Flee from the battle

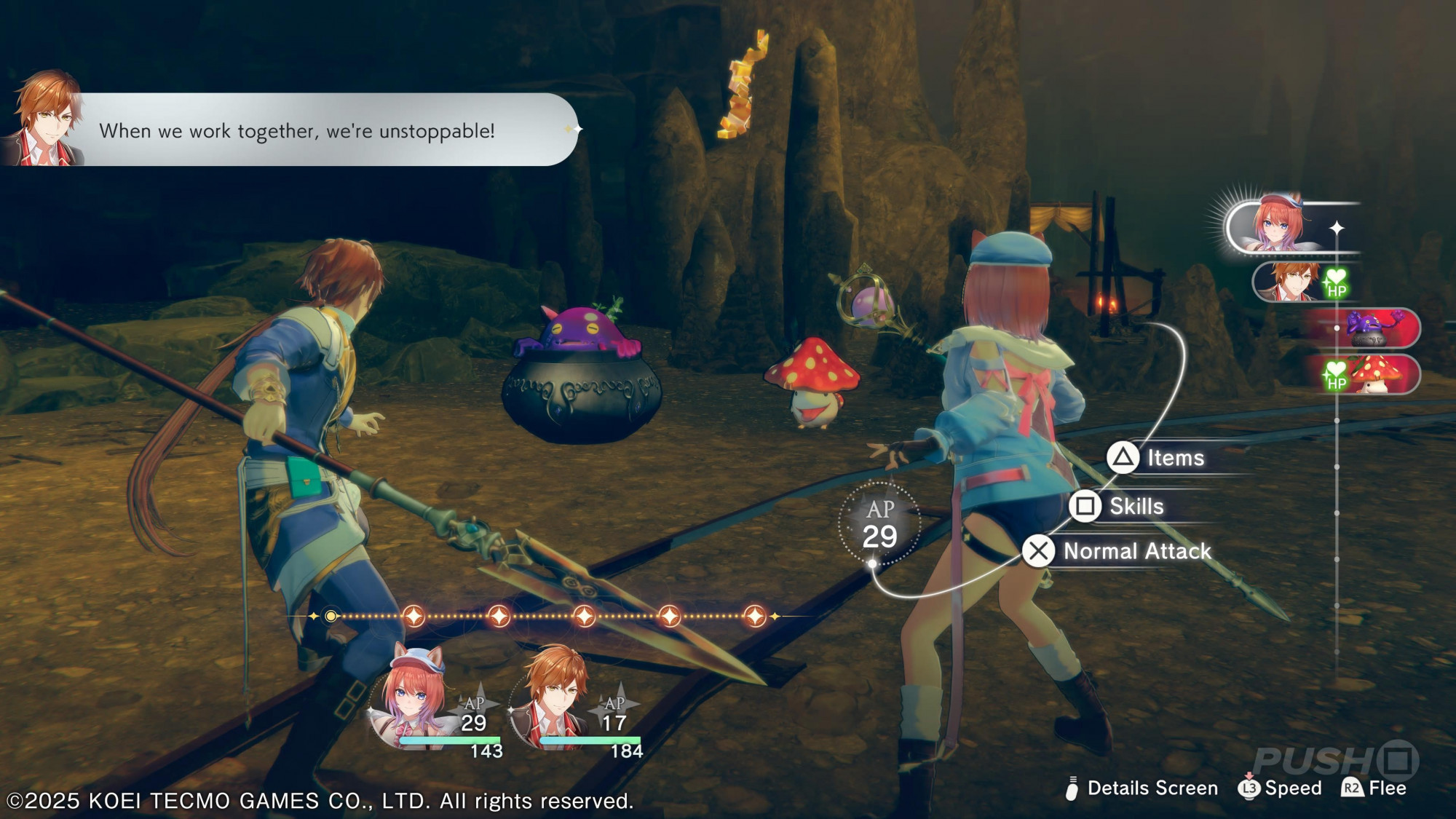(1374, 788)
